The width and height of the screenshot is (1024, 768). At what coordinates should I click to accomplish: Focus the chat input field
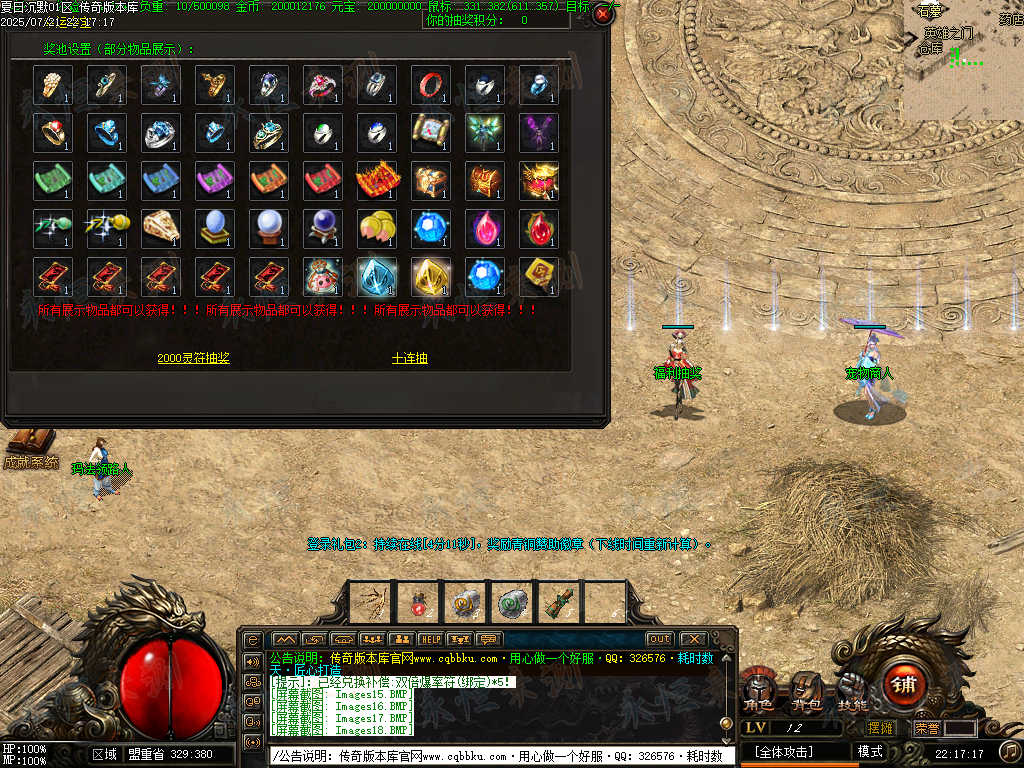[500, 756]
